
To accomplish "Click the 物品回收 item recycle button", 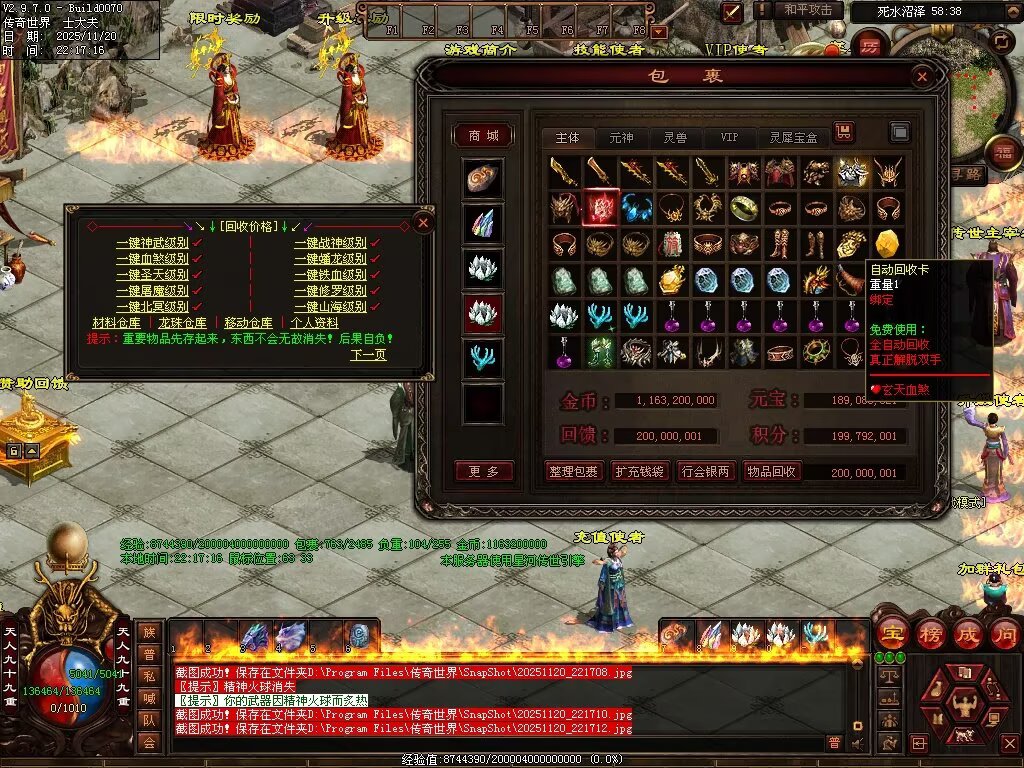I will (772, 472).
